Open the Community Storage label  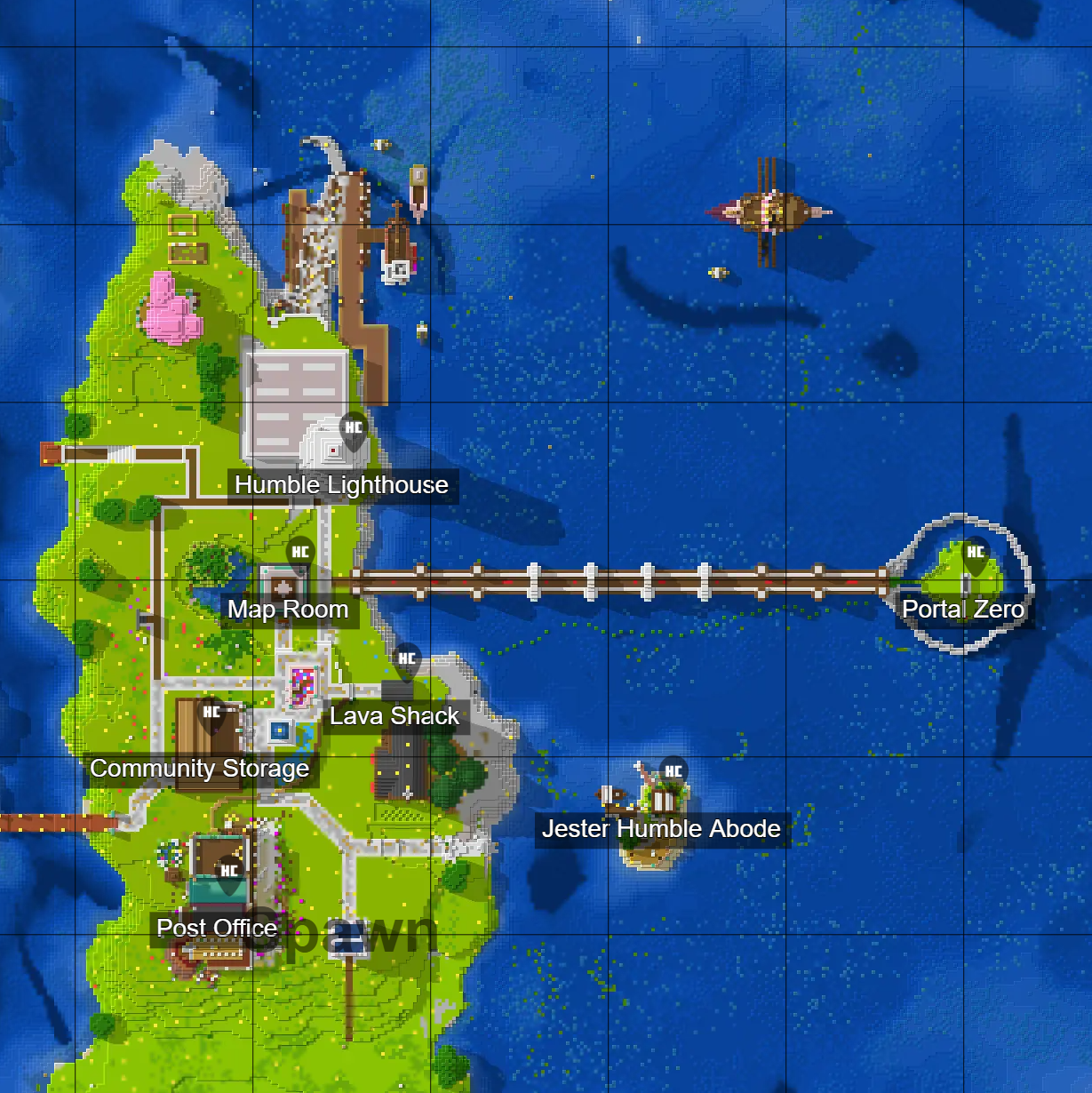[200, 769]
